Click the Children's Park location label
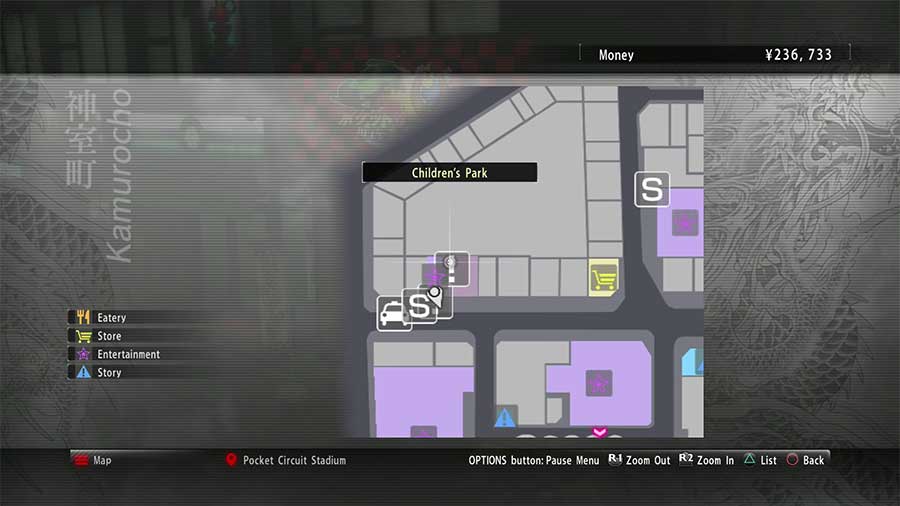900x506 pixels. pyautogui.click(x=449, y=173)
